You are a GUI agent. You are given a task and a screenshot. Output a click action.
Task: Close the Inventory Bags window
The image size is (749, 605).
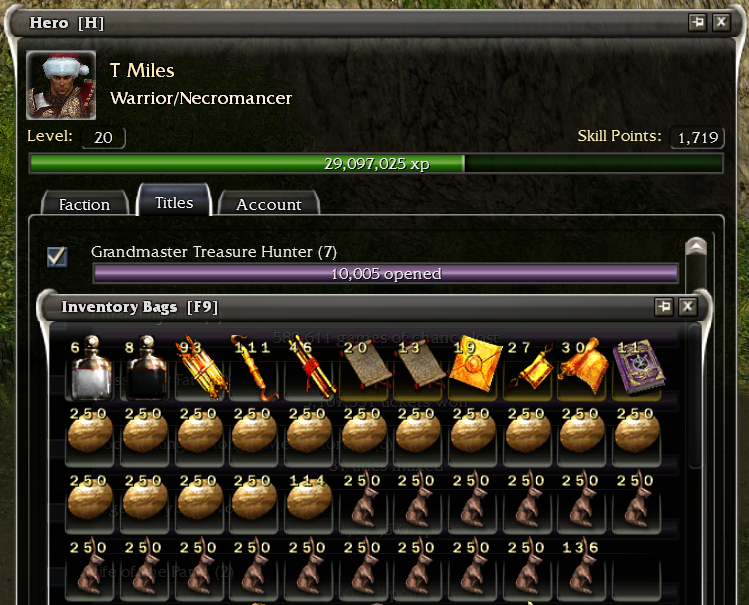click(x=688, y=307)
